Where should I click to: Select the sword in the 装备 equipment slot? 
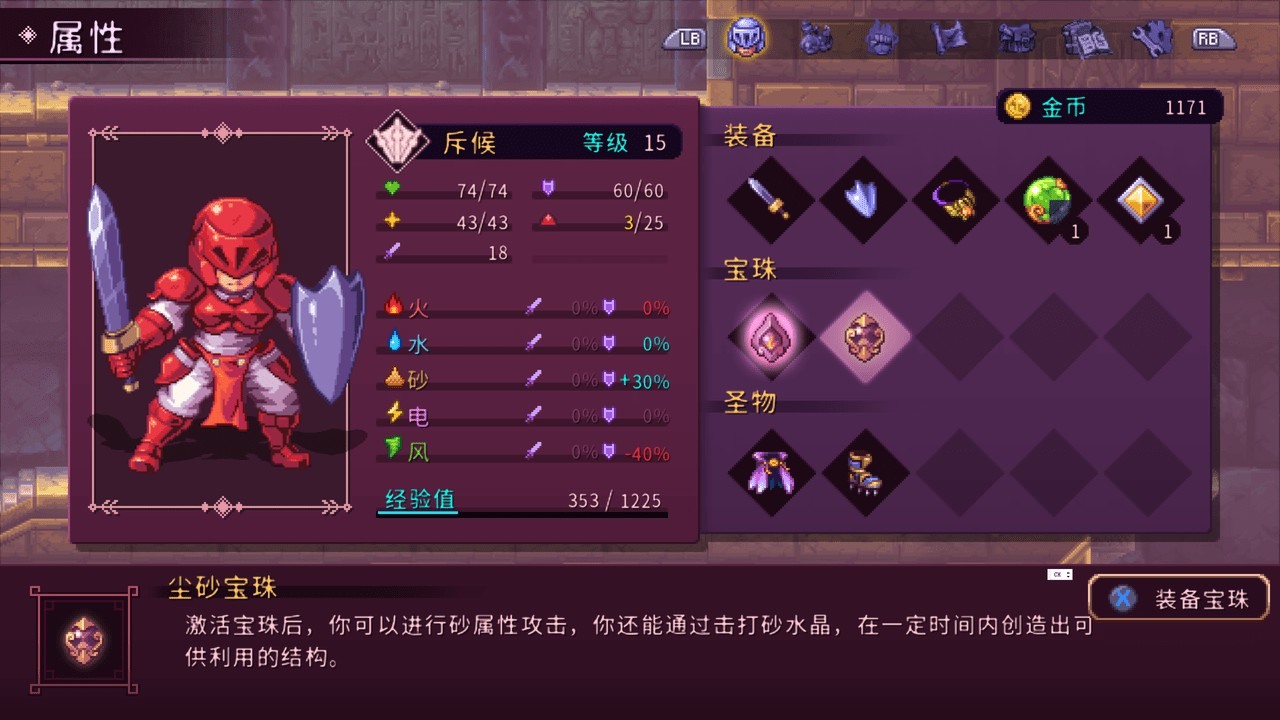769,199
